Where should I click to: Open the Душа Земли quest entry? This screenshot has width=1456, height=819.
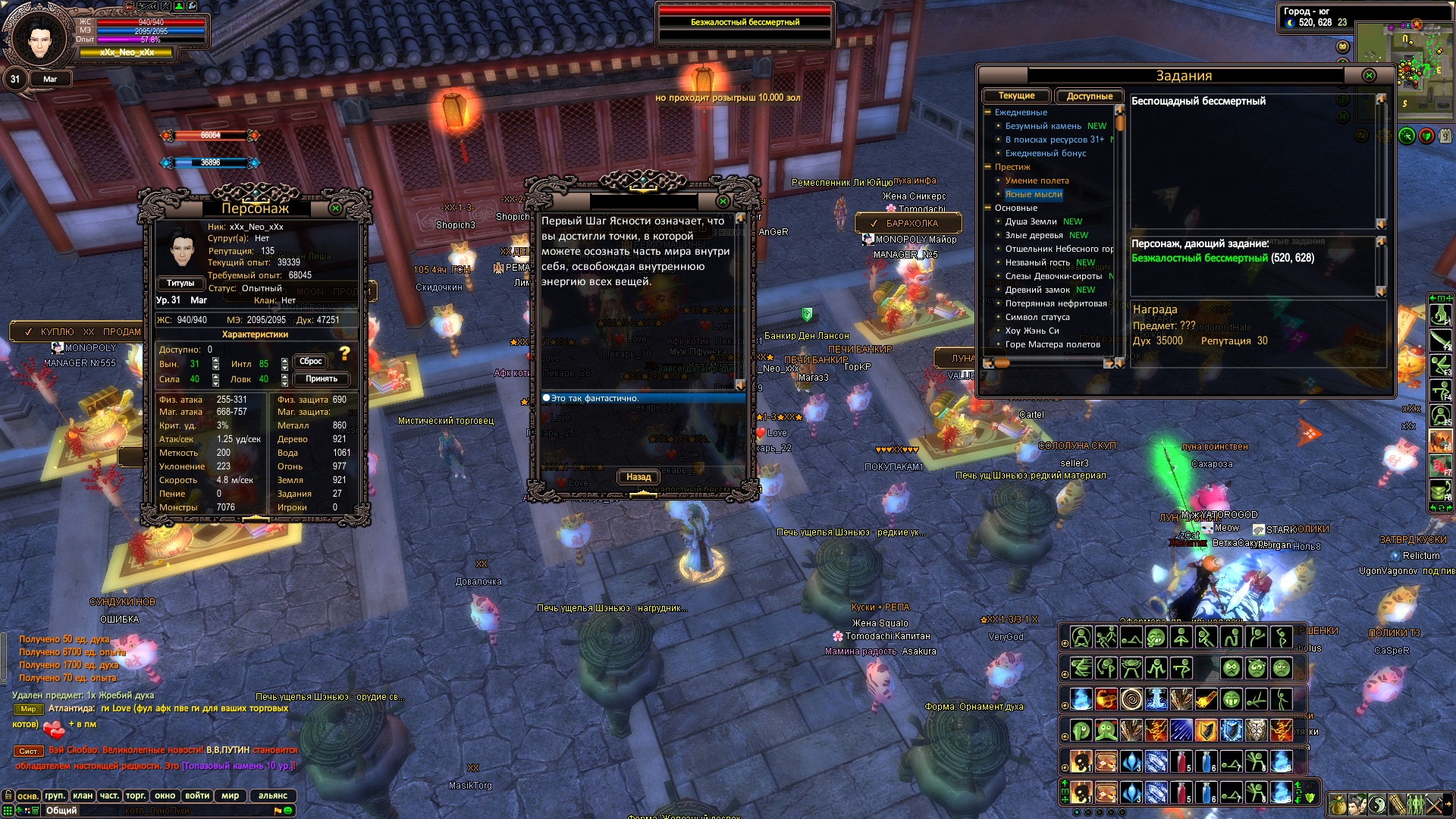1031,221
